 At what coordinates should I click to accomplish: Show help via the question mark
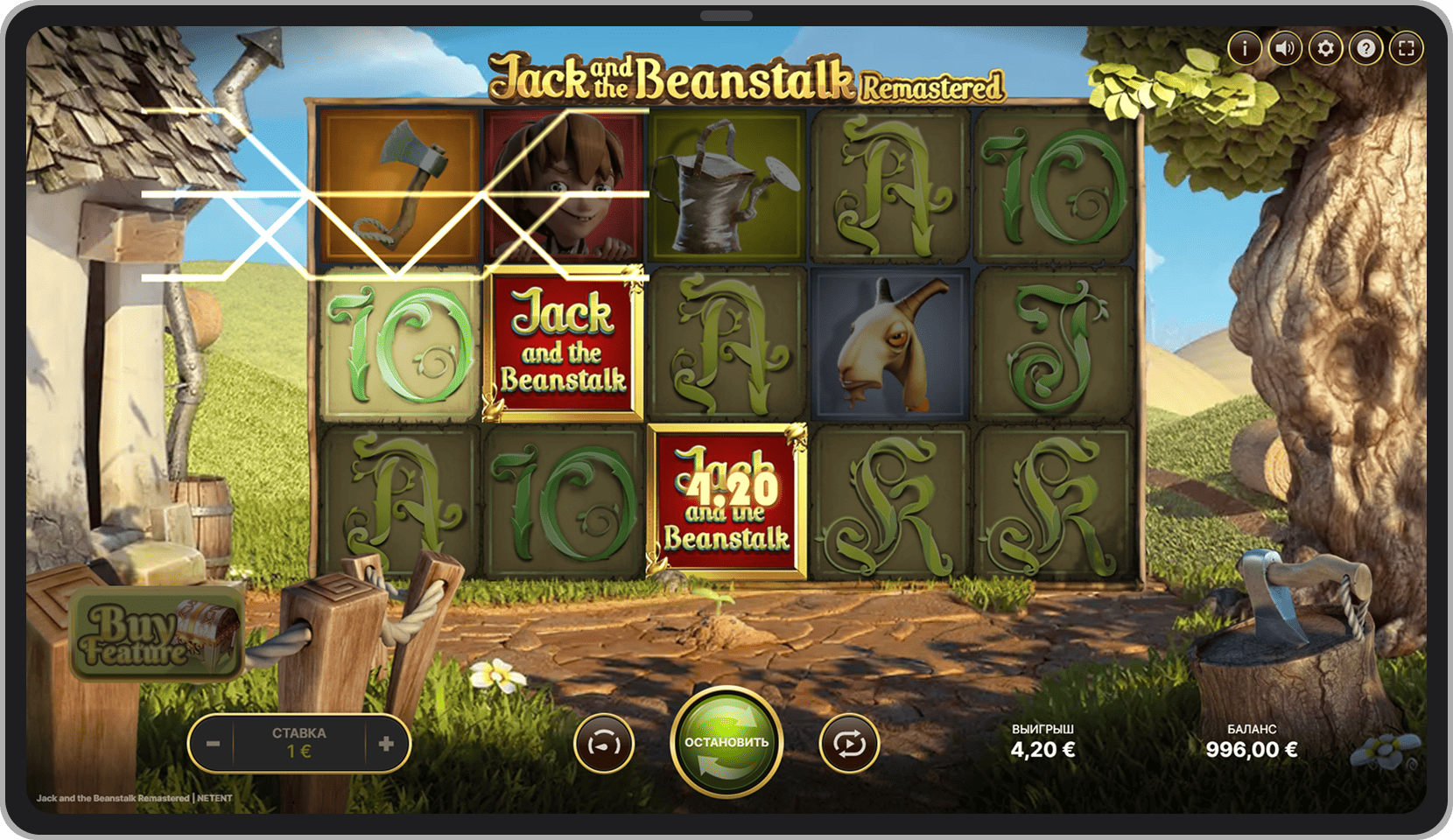pyautogui.click(x=1365, y=48)
